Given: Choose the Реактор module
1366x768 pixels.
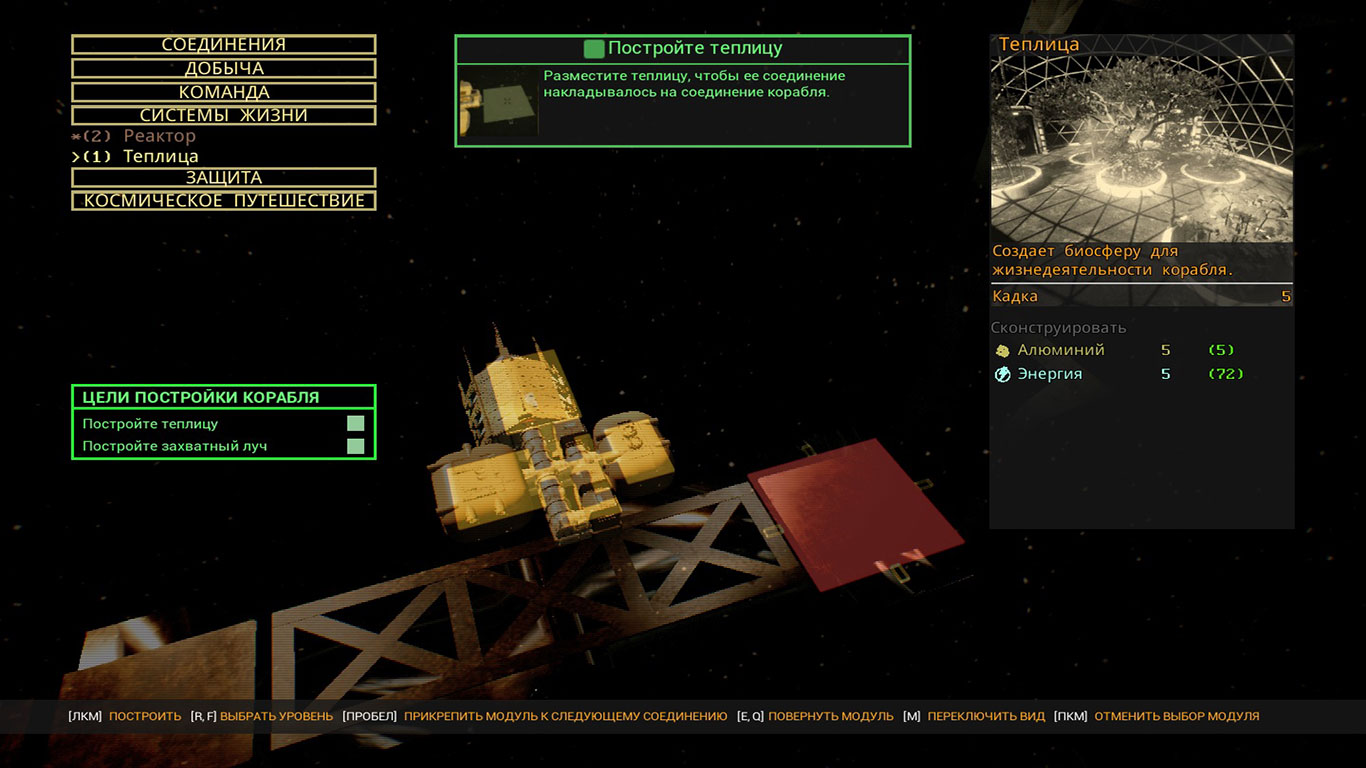Looking at the screenshot, I should pos(159,136).
